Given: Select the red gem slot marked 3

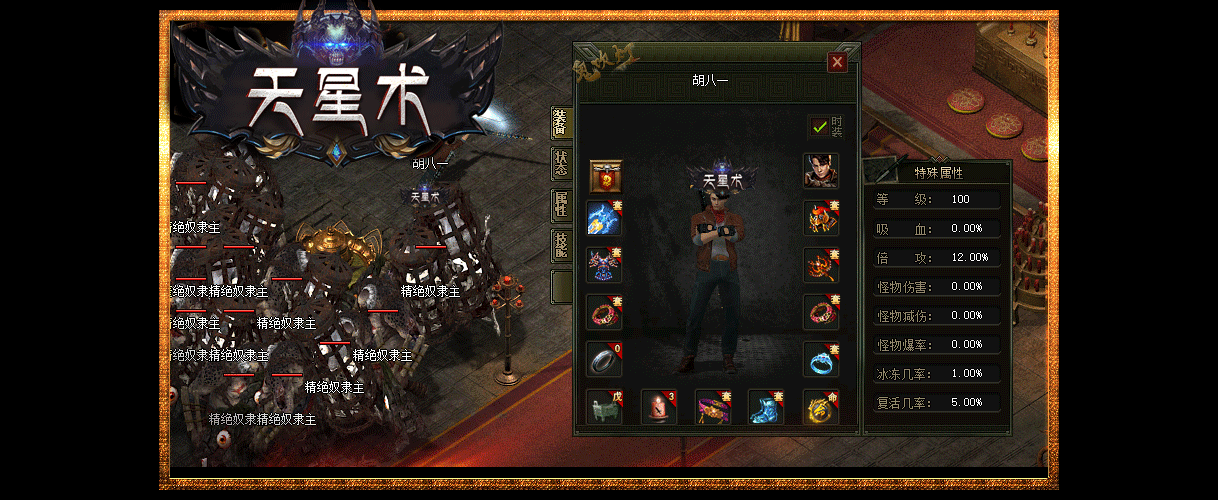Looking at the screenshot, I should click(x=658, y=407).
